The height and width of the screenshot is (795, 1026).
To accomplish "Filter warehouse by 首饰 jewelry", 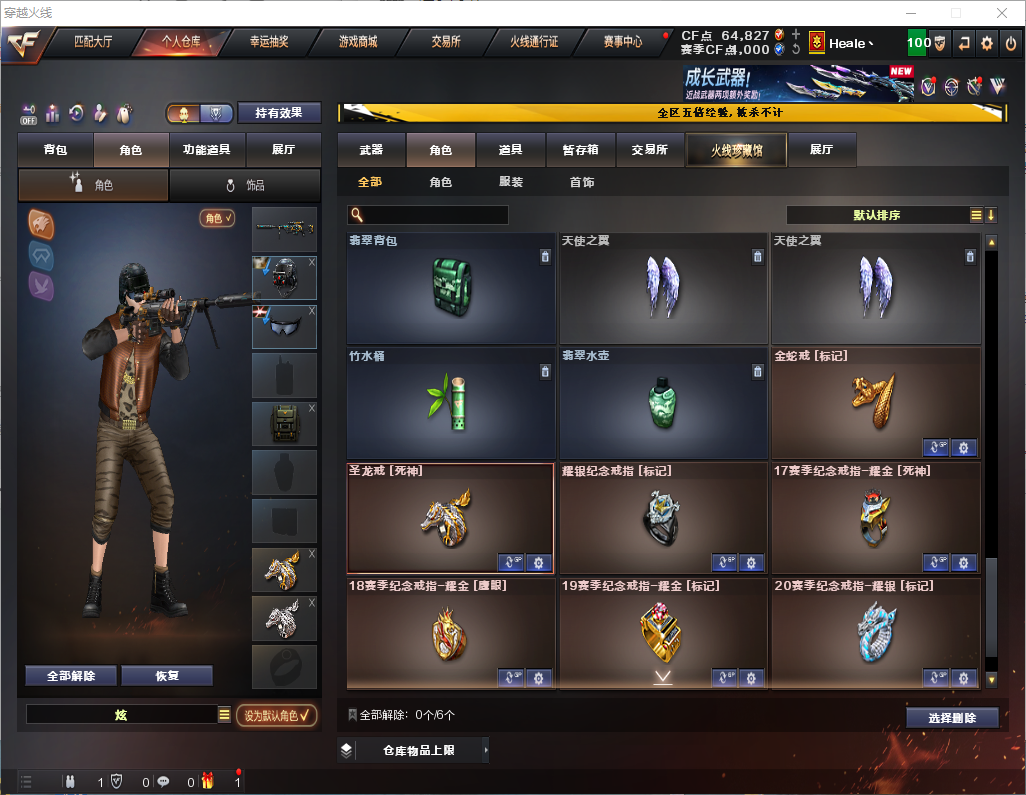I will pos(582,182).
